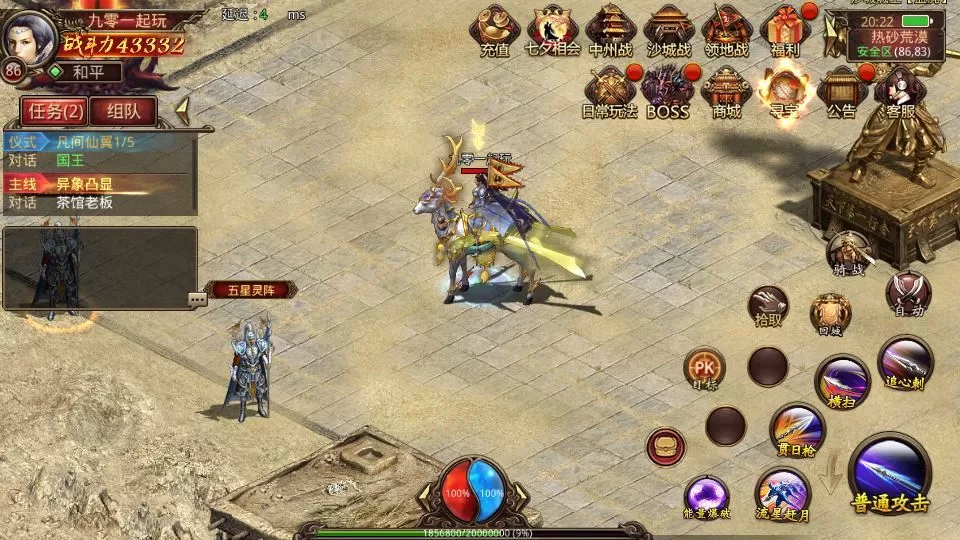
Task: Switch to the 任务(2) quest tab
Action: click(53, 110)
